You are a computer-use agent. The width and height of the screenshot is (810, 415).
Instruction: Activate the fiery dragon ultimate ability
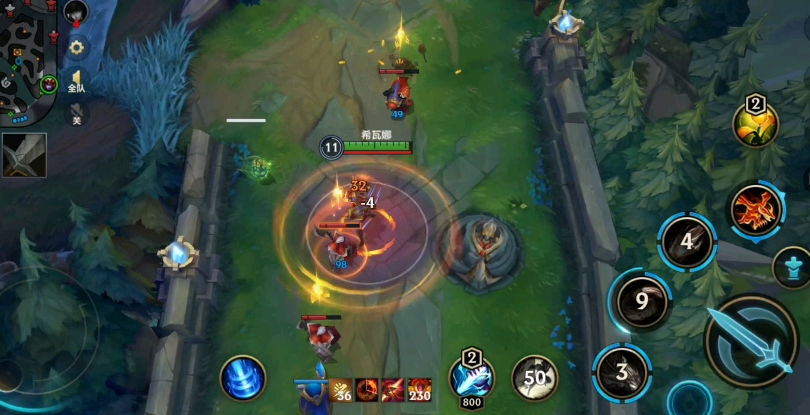point(755,210)
